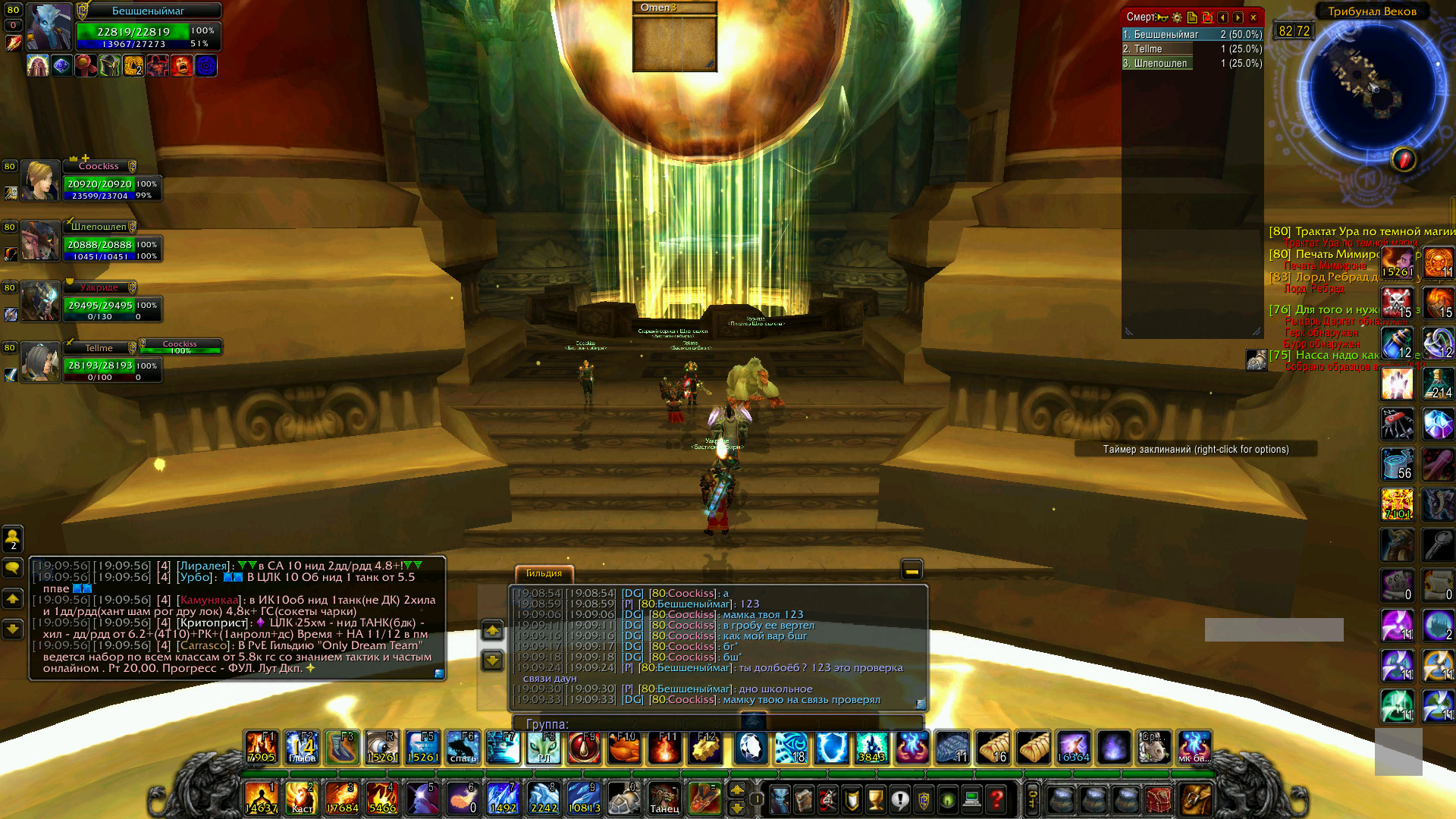Open the social friends button
This screenshot has height=819, width=1456.
click(13, 538)
